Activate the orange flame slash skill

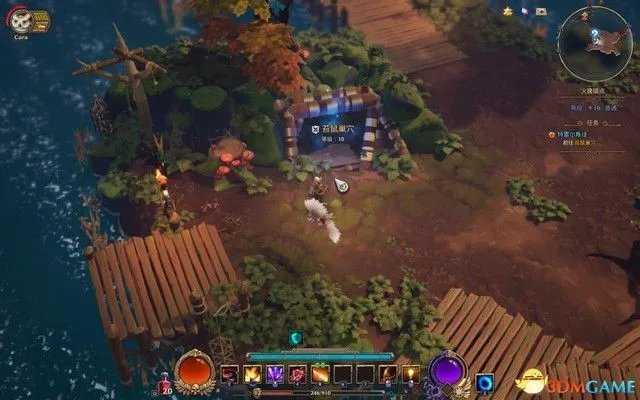coord(320,374)
